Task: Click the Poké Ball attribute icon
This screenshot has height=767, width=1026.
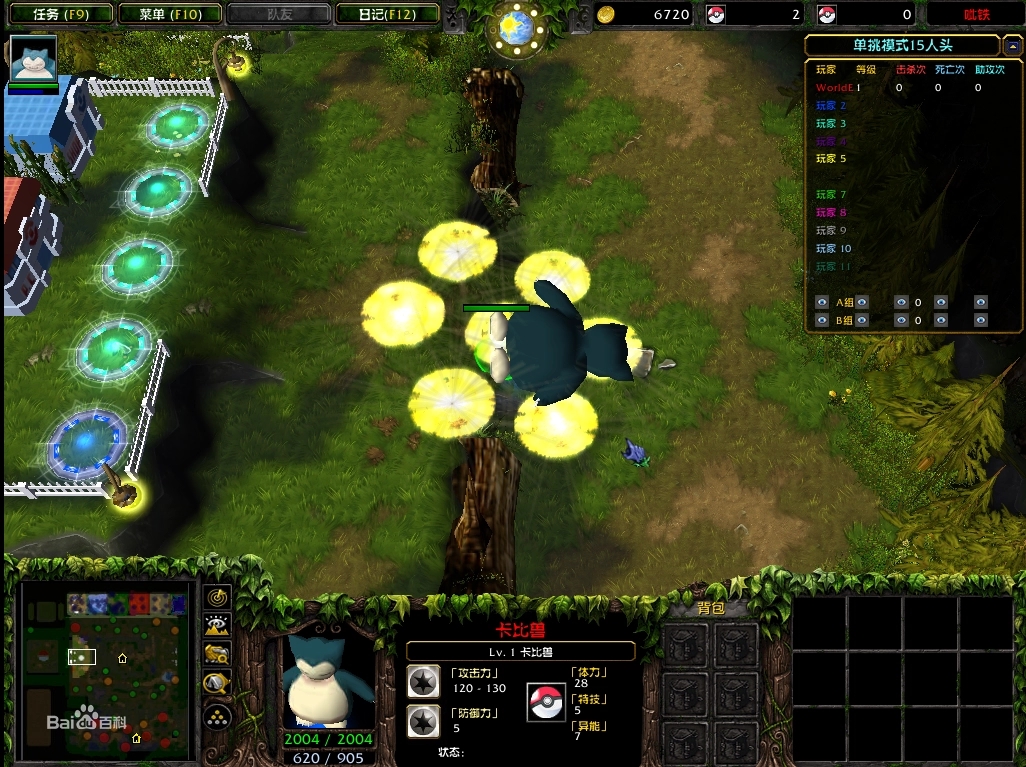Action: pyautogui.click(x=546, y=701)
